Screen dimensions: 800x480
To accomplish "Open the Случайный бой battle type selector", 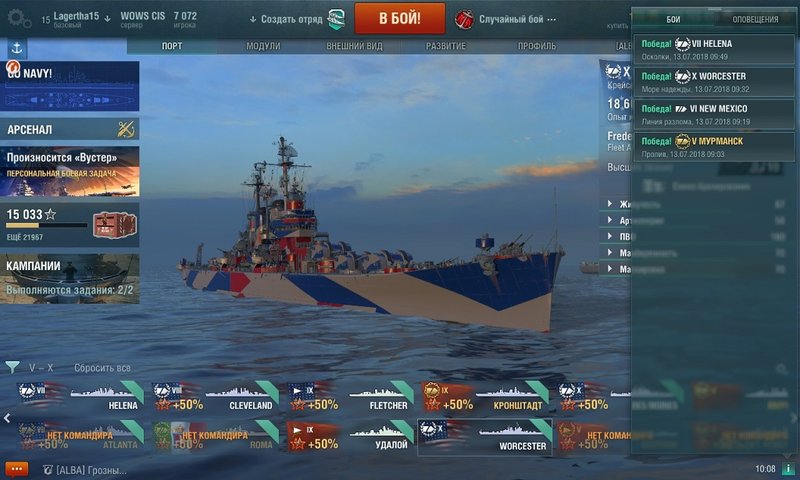I will (x=510, y=19).
